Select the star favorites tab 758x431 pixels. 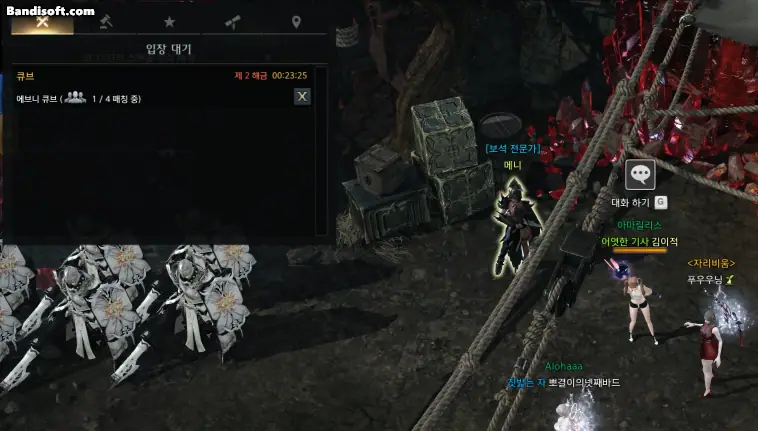coord(169,22)
